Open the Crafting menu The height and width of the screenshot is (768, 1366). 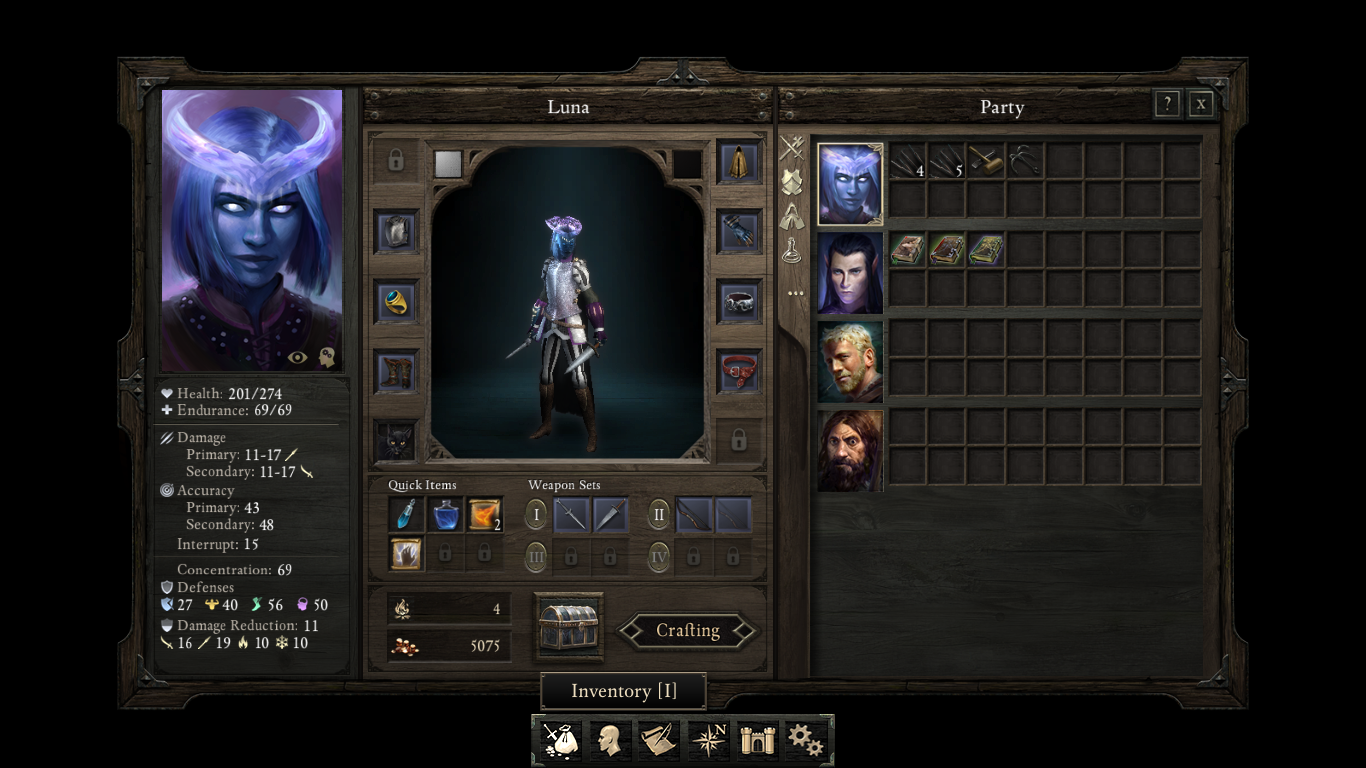point(688,631)
